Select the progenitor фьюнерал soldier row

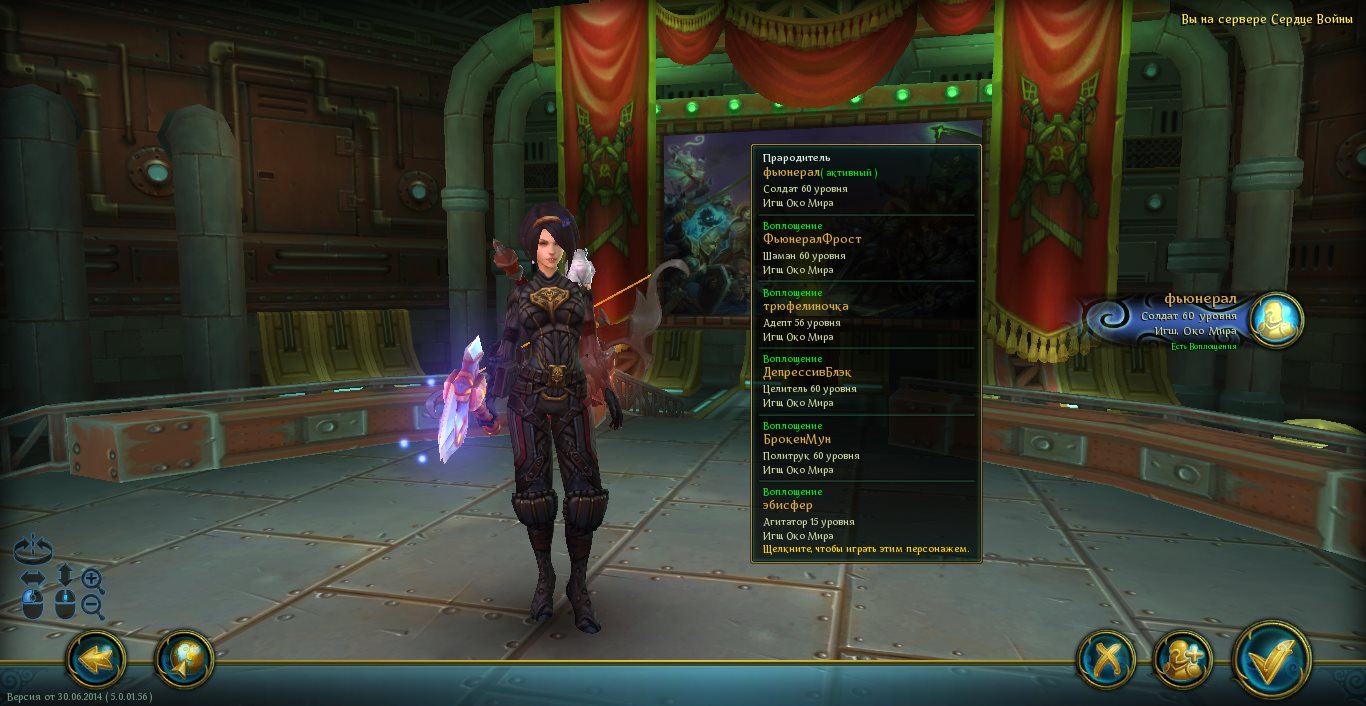(864, 181)
